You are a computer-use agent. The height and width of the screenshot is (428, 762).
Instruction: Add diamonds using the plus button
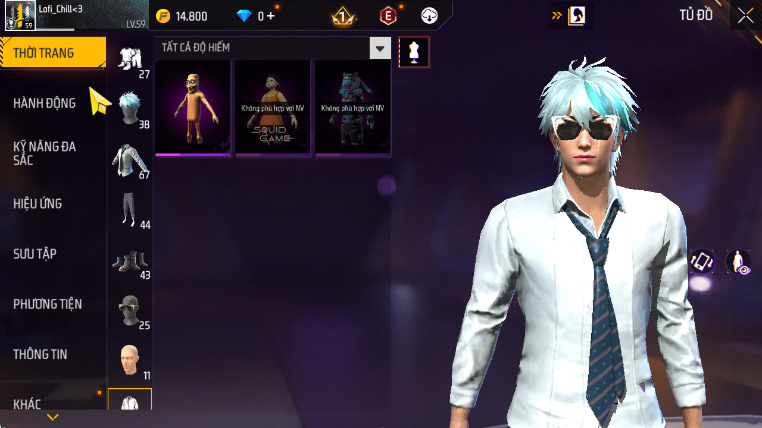[x=269, y=16]
